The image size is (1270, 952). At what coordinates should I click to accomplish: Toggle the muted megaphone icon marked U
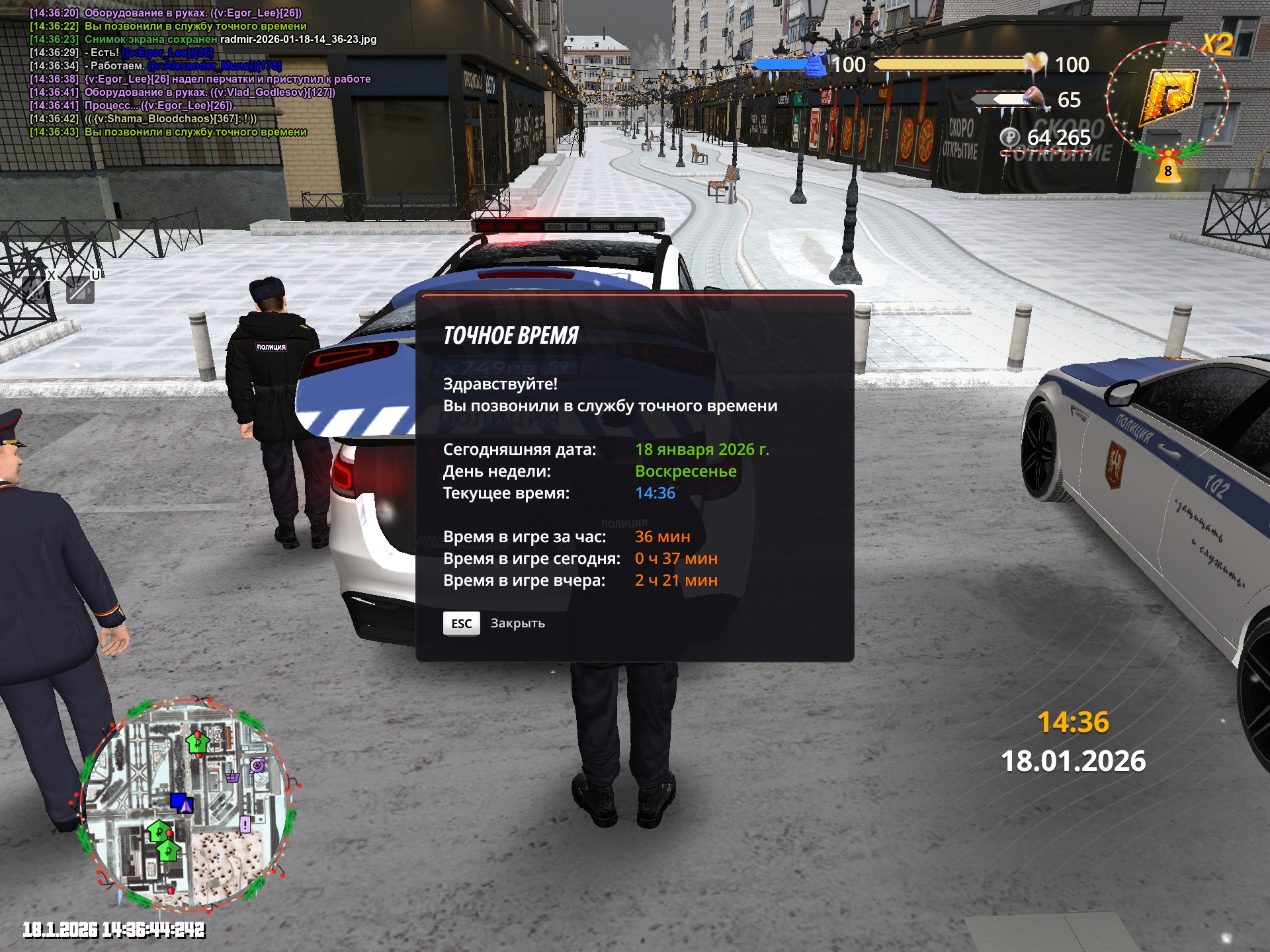(x=81, y=290)
